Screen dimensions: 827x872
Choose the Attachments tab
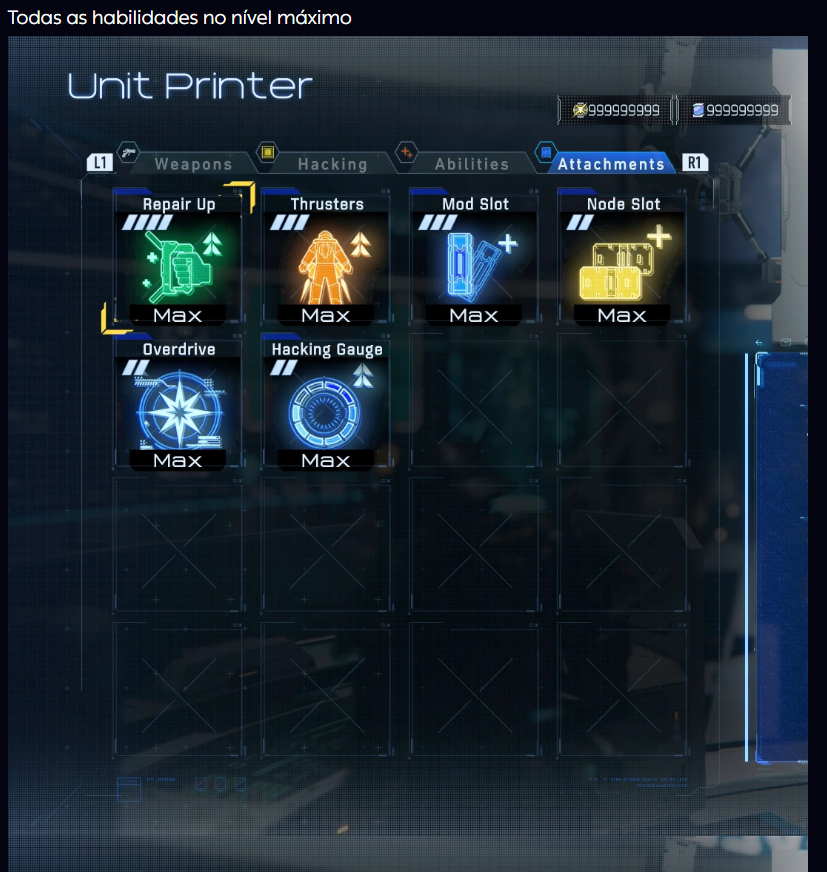(610, 164)
